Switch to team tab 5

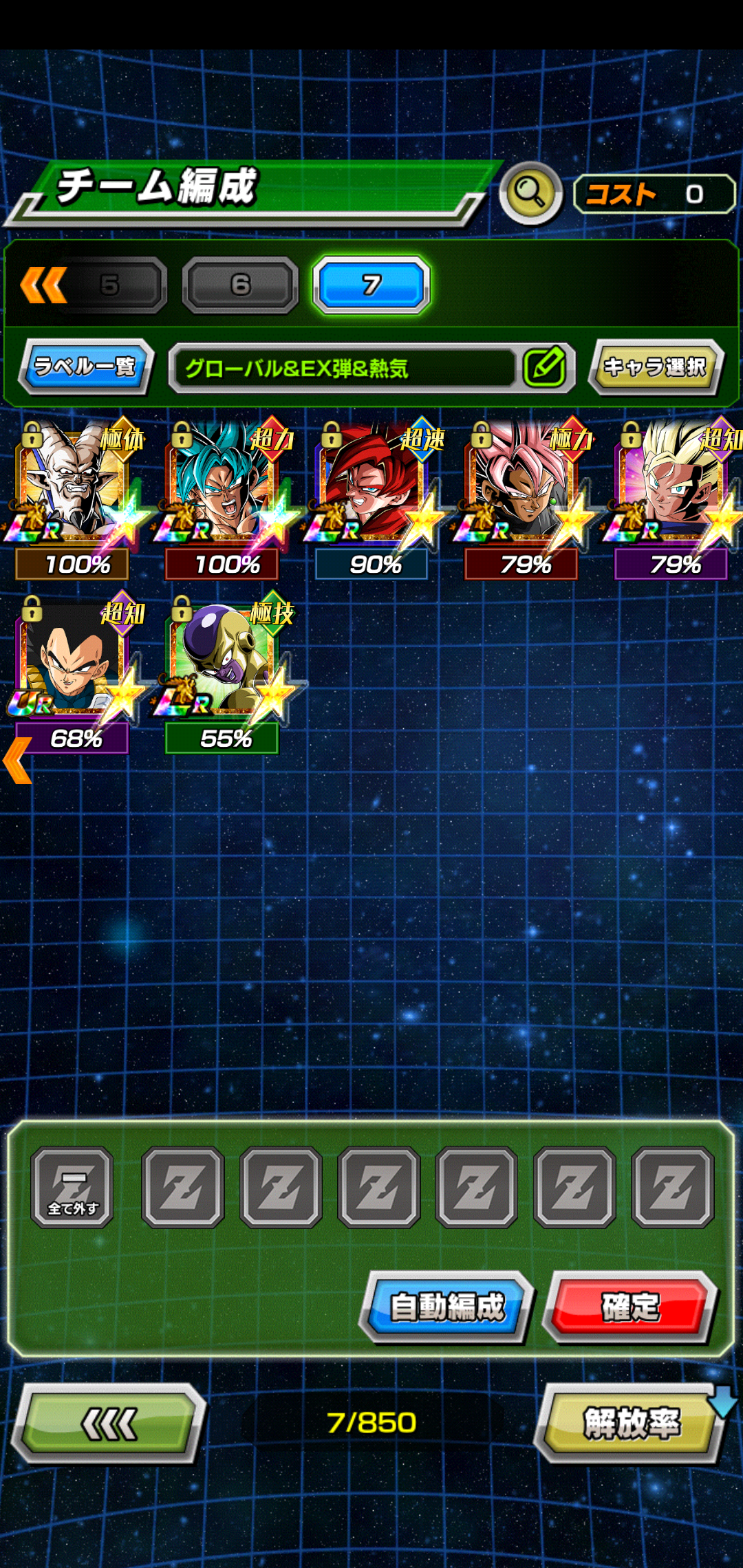point(110,285)
